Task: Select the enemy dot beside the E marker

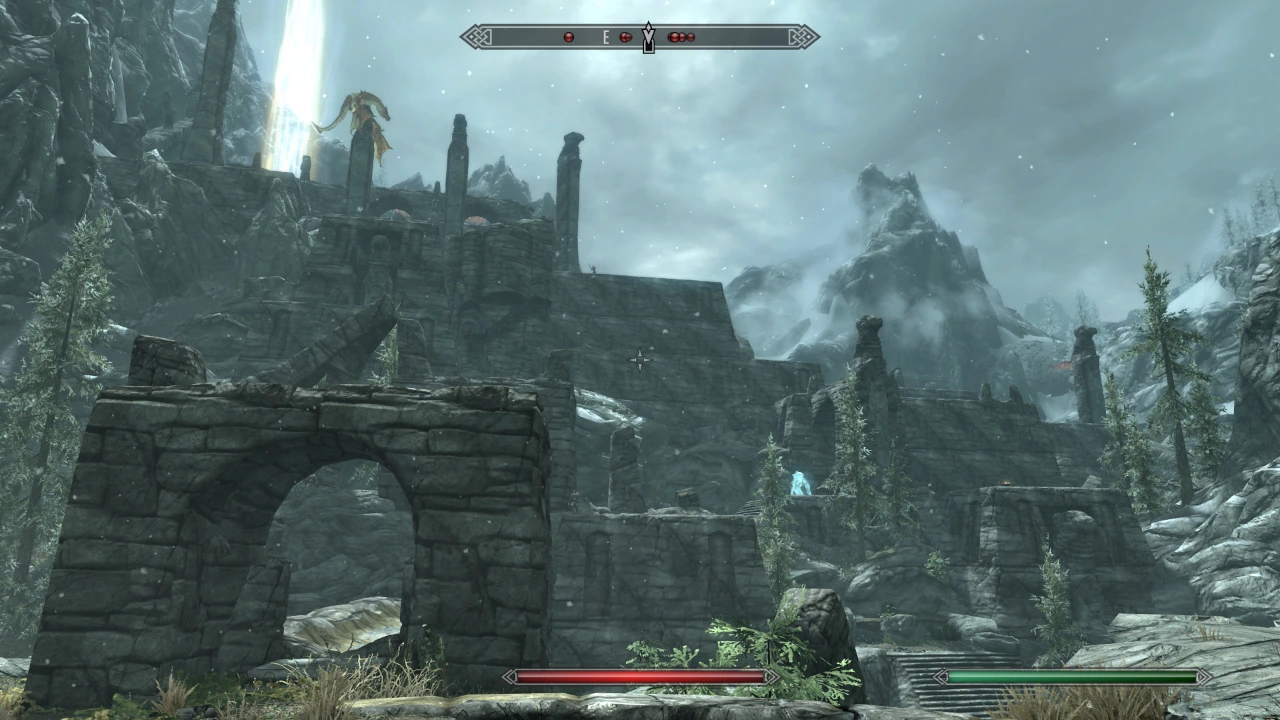Action: click(626, 37)
